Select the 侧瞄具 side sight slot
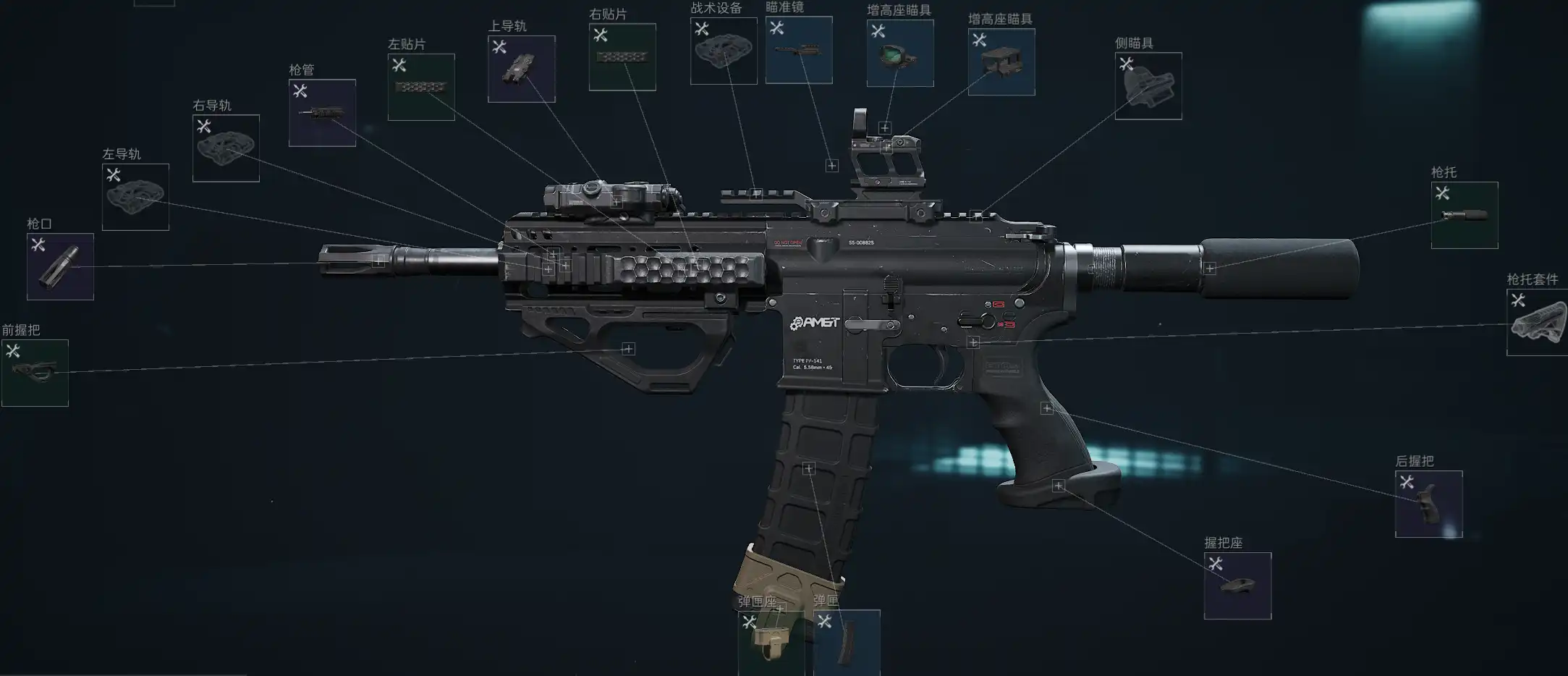1568x676 pixels. pyautogui.click(x=1148, y=85)
